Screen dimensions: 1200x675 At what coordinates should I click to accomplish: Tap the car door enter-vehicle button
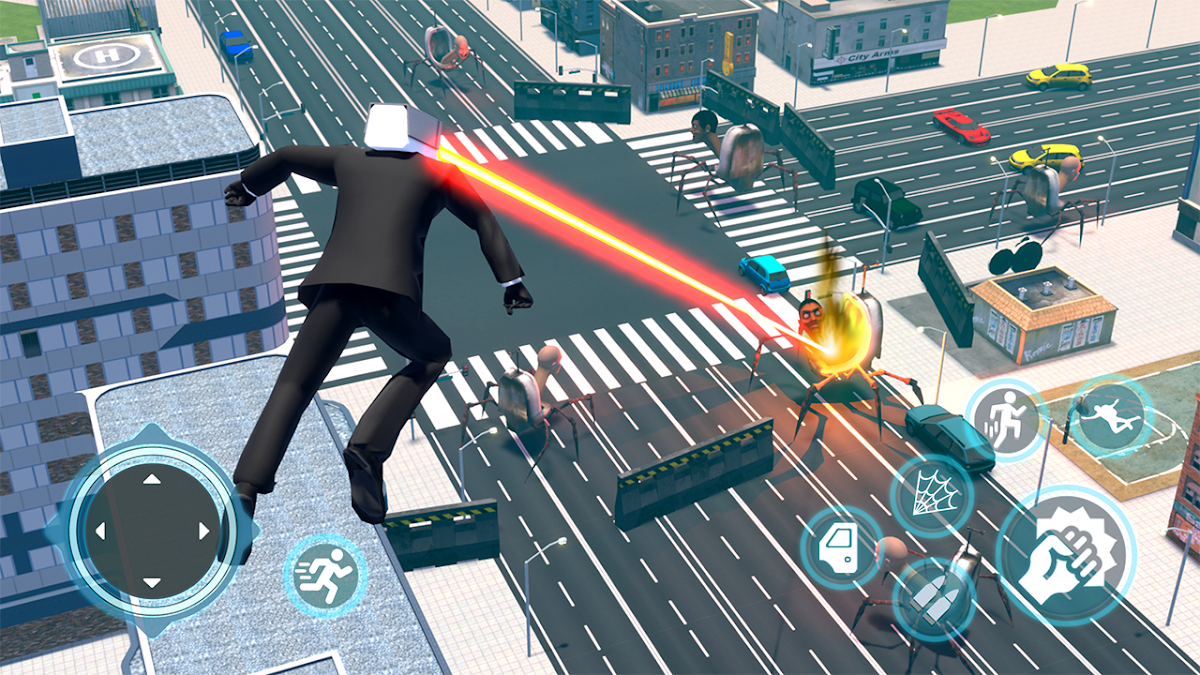pyautogui.click(x=840, y=547)
